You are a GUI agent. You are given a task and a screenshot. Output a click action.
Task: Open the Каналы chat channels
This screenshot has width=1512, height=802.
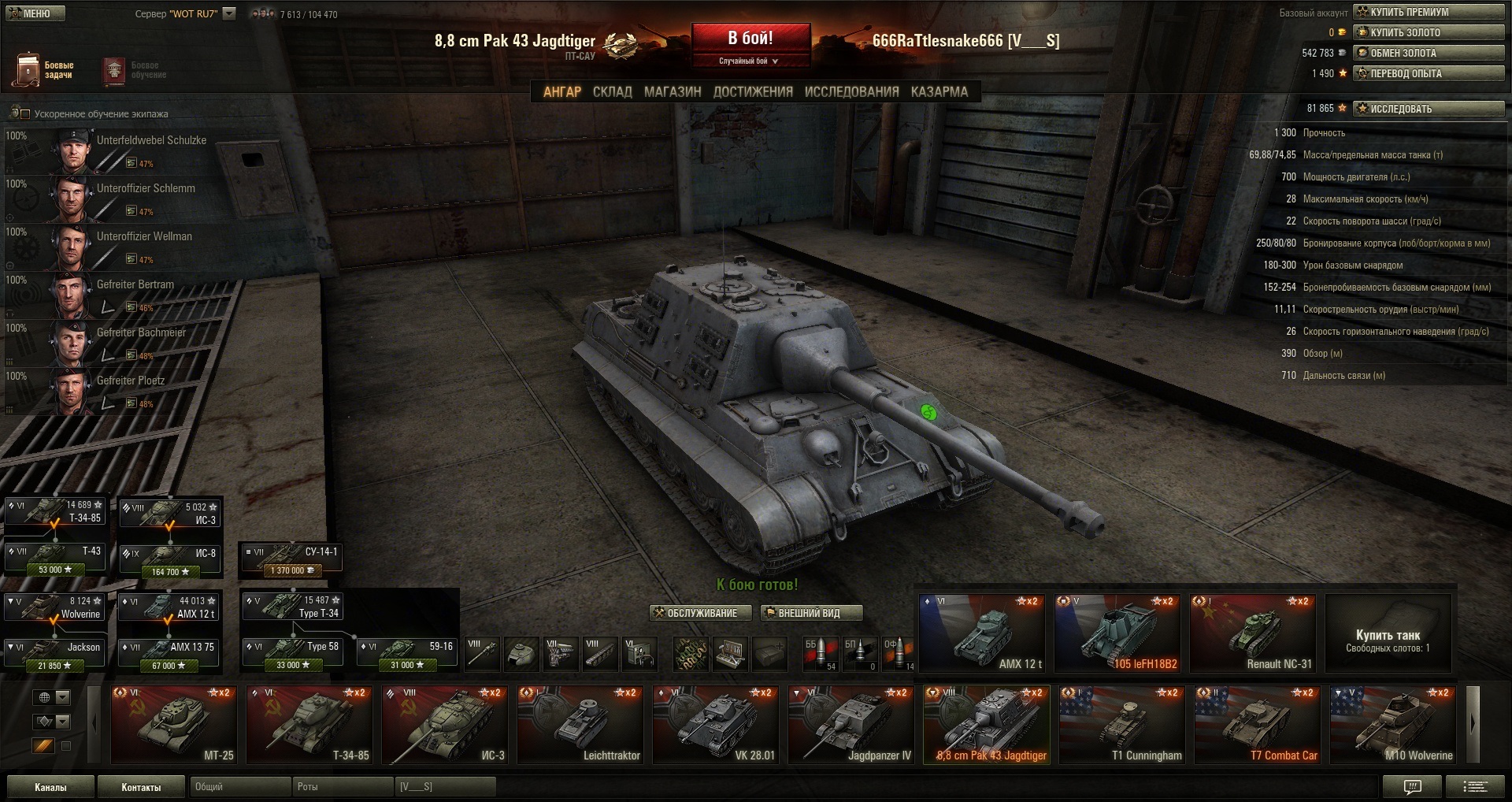tap(50, 787)
